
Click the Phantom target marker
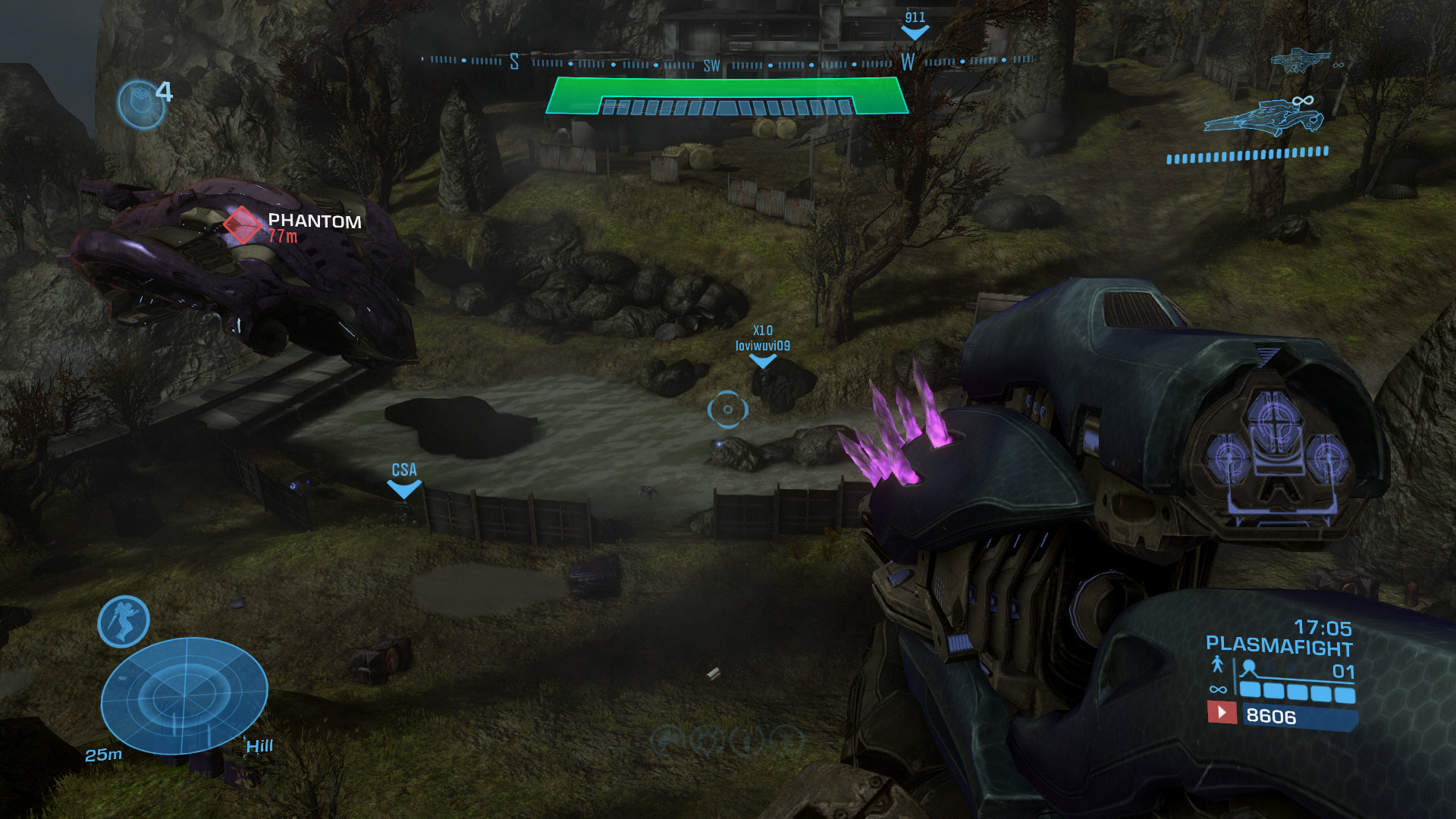[242, 224]
